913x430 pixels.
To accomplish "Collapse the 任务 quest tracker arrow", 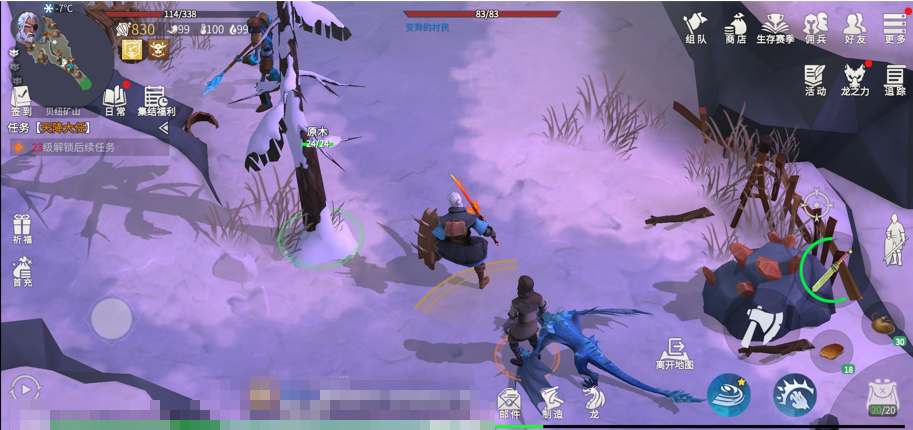I will [163, 128].
